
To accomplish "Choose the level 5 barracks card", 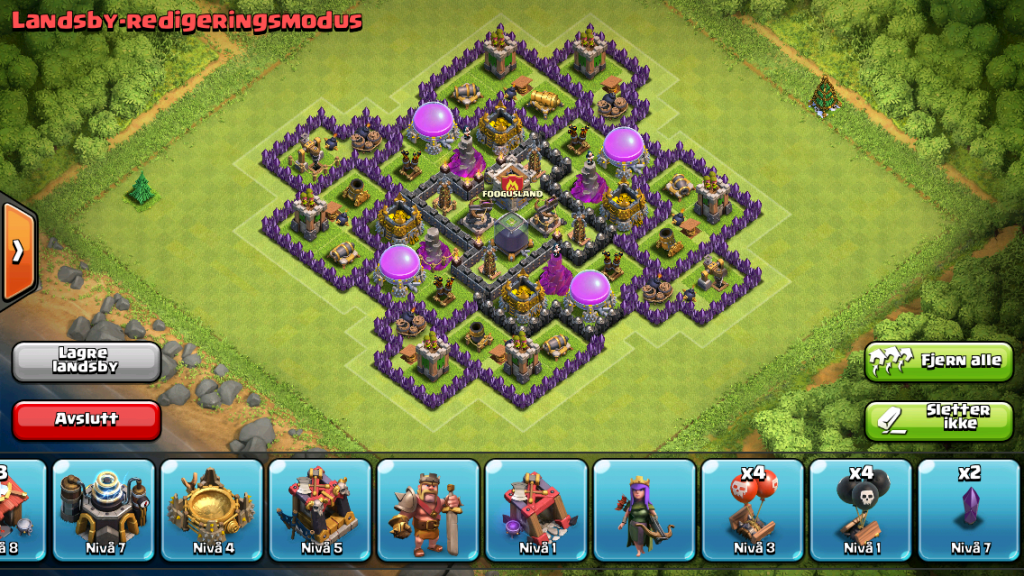I will point(319,508).
